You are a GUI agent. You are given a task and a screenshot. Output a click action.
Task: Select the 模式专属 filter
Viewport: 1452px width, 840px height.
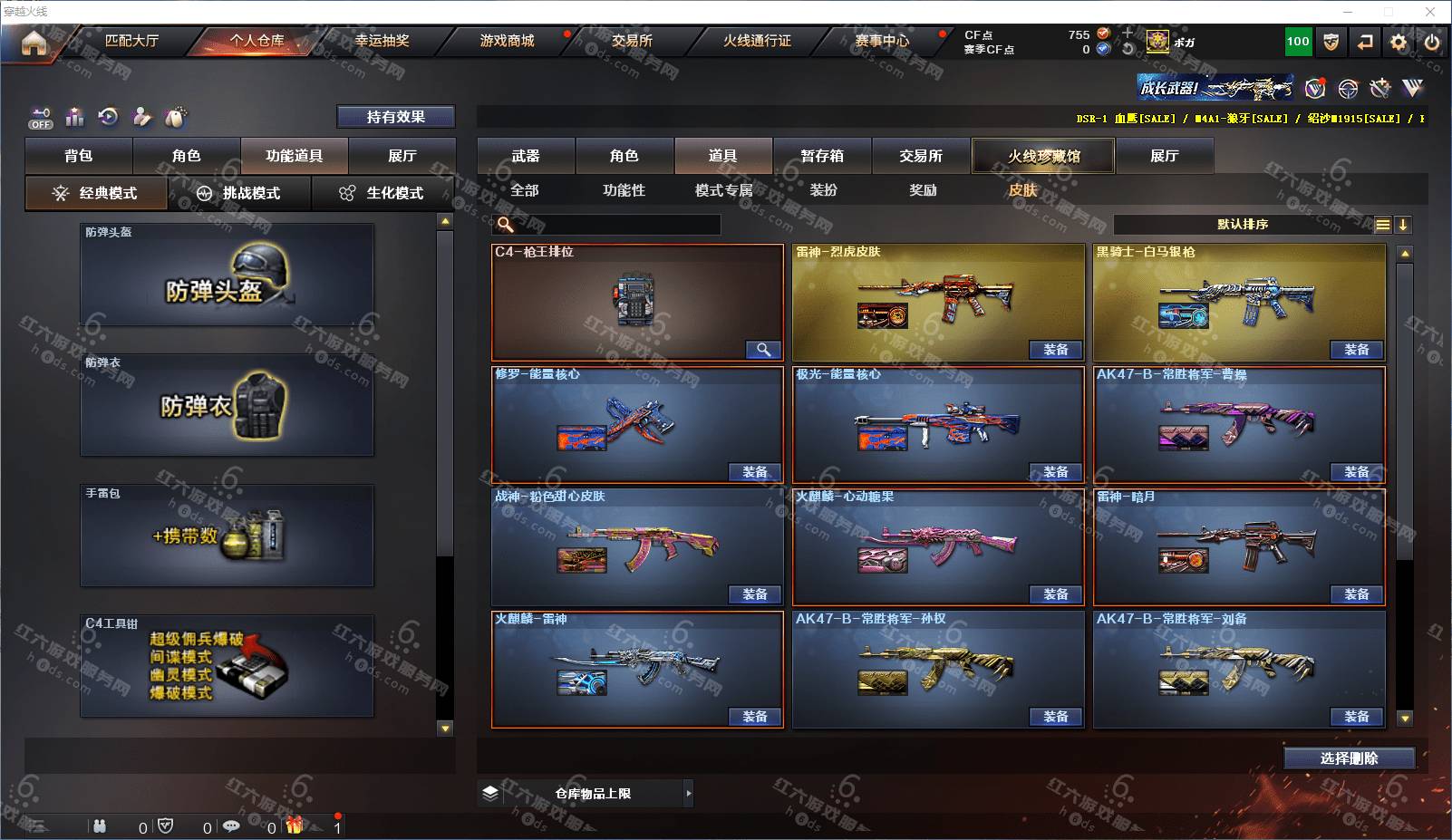[723, 190]
